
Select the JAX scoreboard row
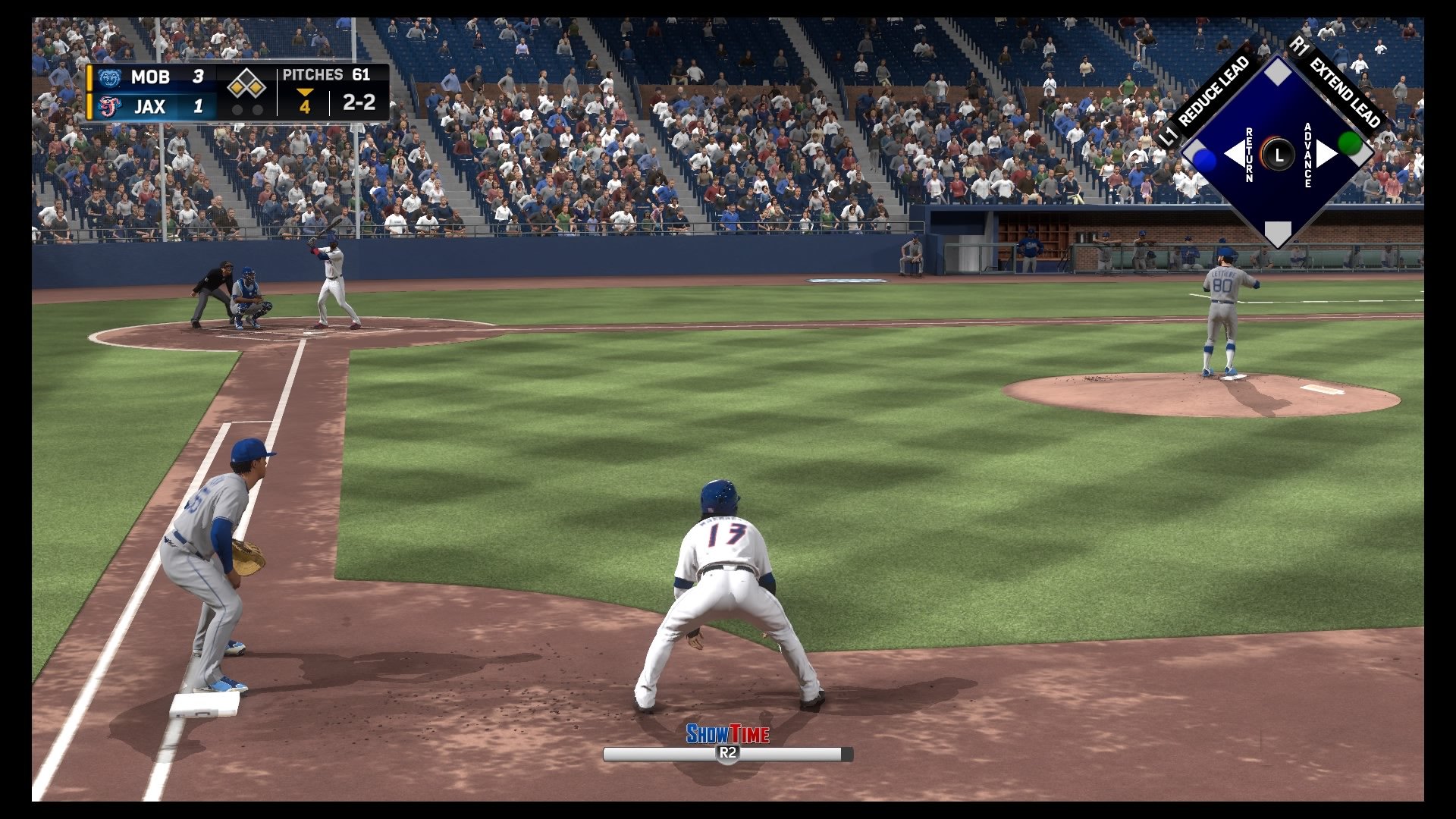[152, 107]
